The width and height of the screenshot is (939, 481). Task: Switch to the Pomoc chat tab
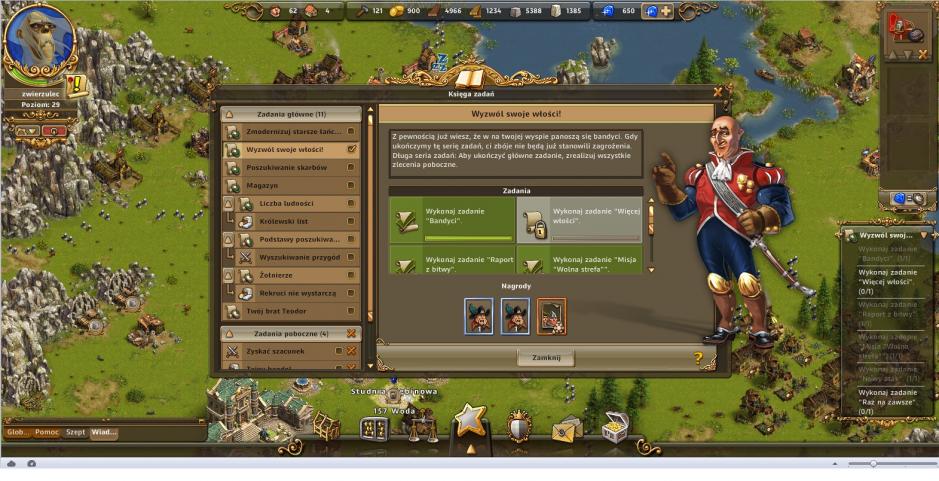coord(47,432)
